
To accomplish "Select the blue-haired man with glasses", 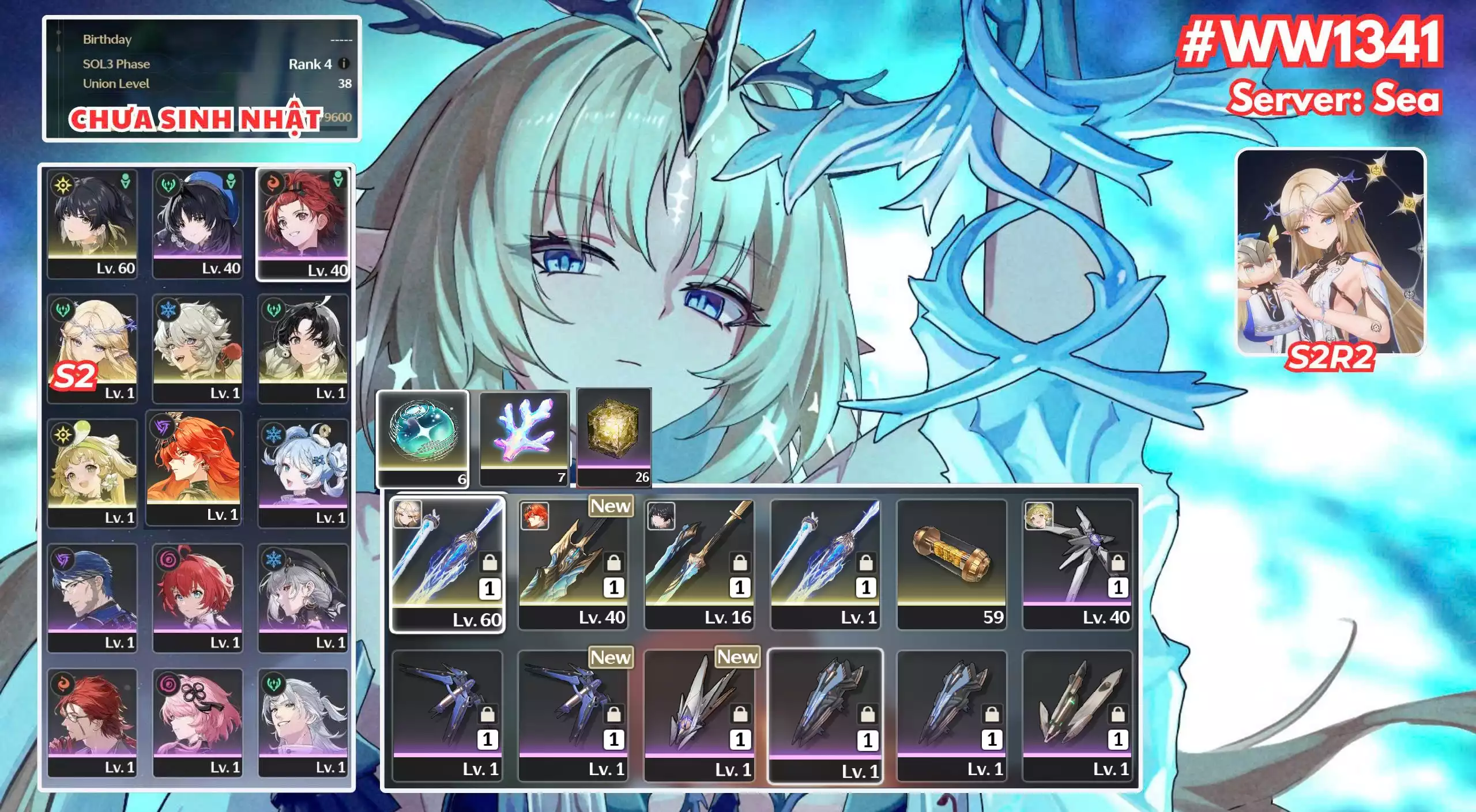I will 92,598.
